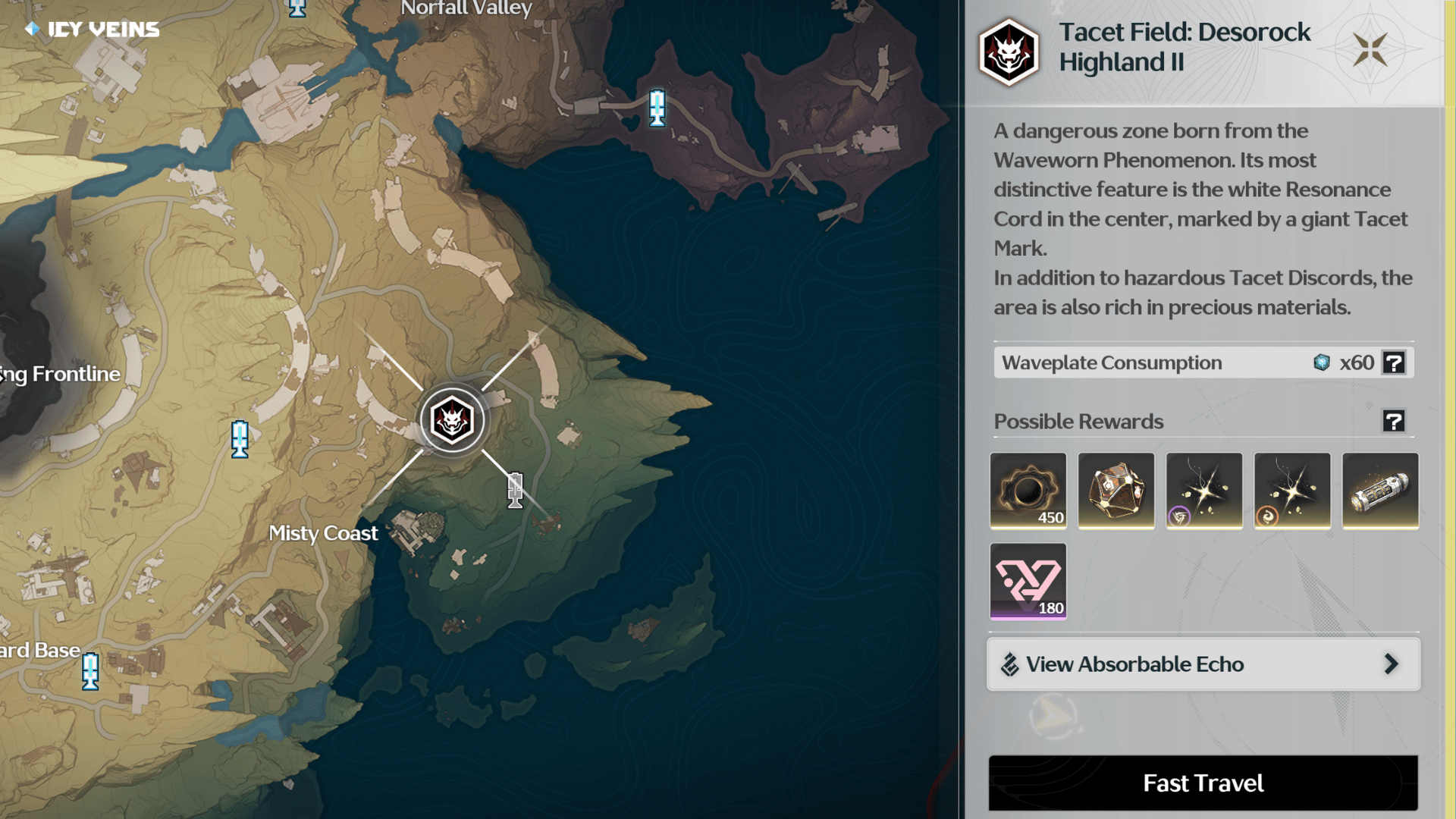Inspect the pink Union EXP reward marked 180

point(1028,581)
